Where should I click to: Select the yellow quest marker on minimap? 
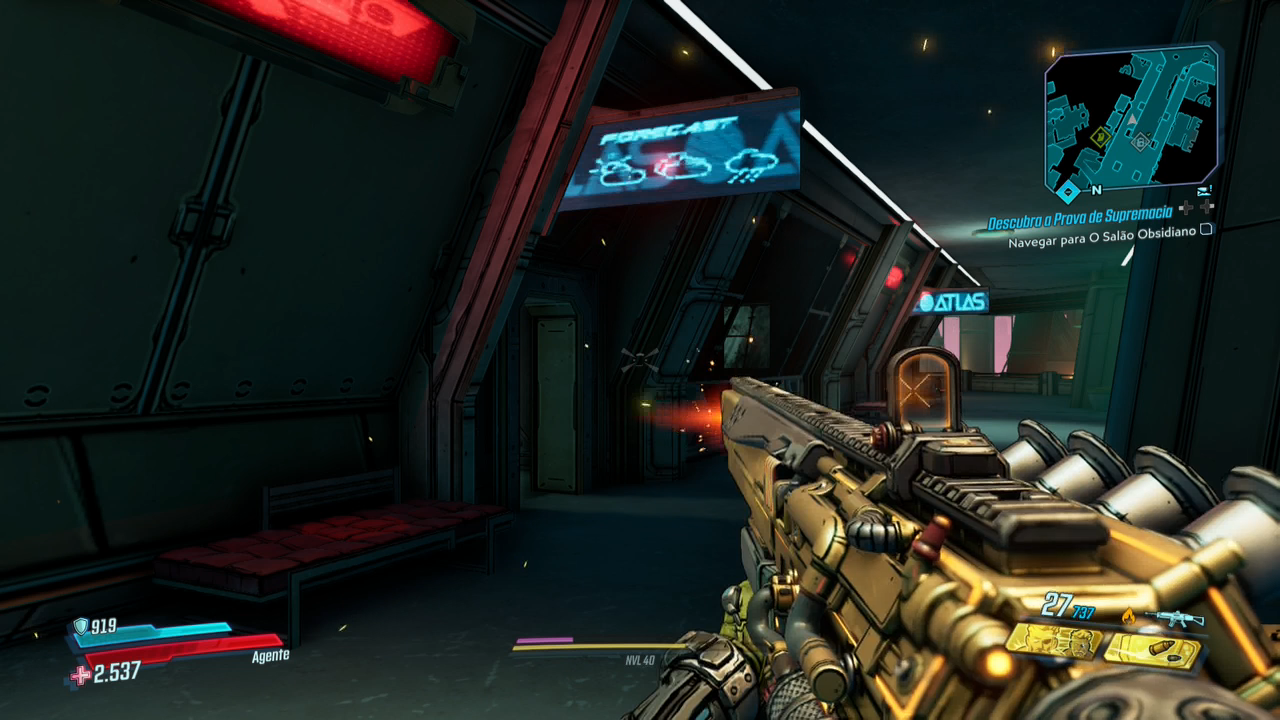coord(1100,137)
